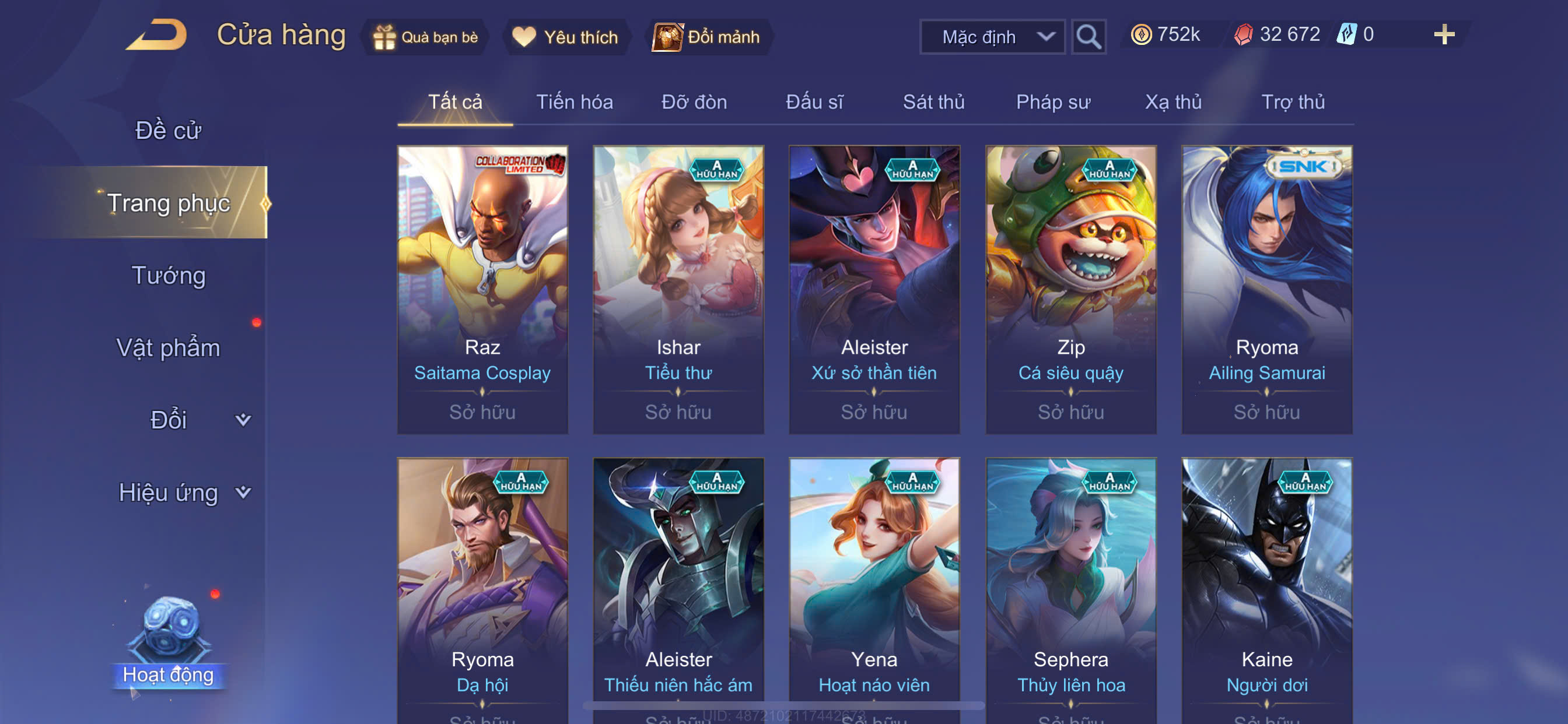Show the Pháp sư skins tab
This screenshot has height=724, width=1568.
1053,101
